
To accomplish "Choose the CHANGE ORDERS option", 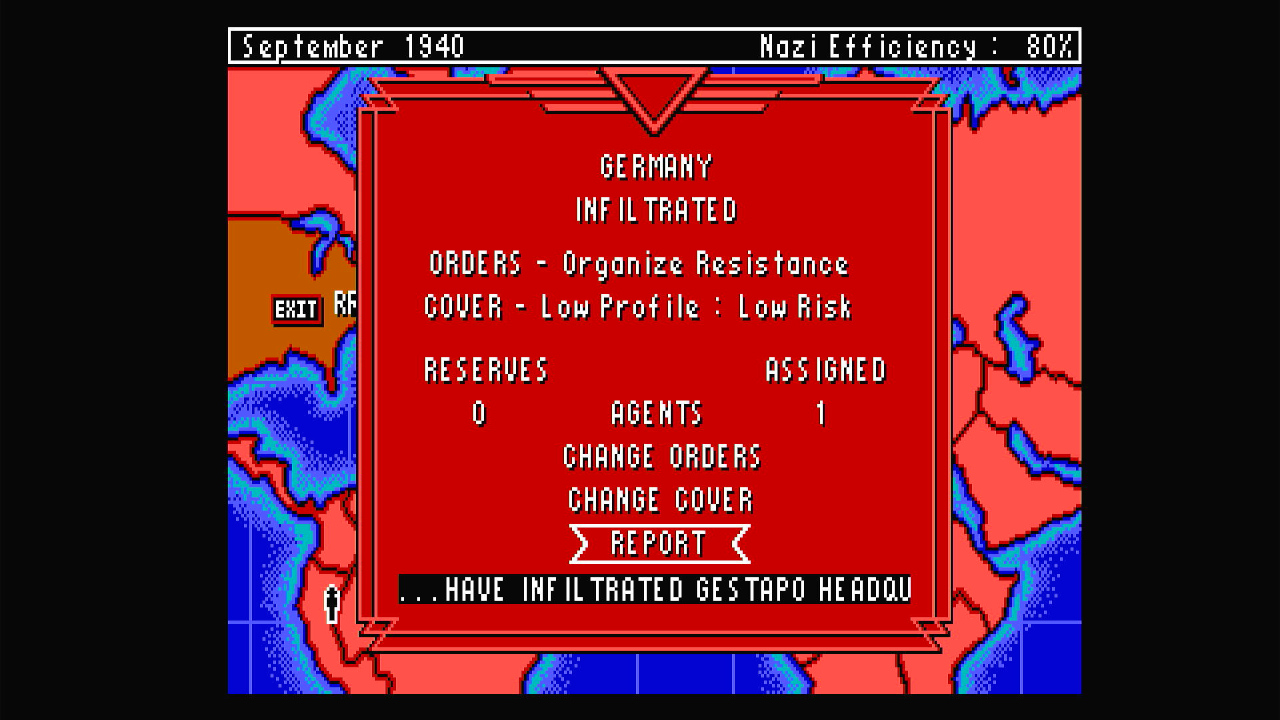I will (661, 457).
